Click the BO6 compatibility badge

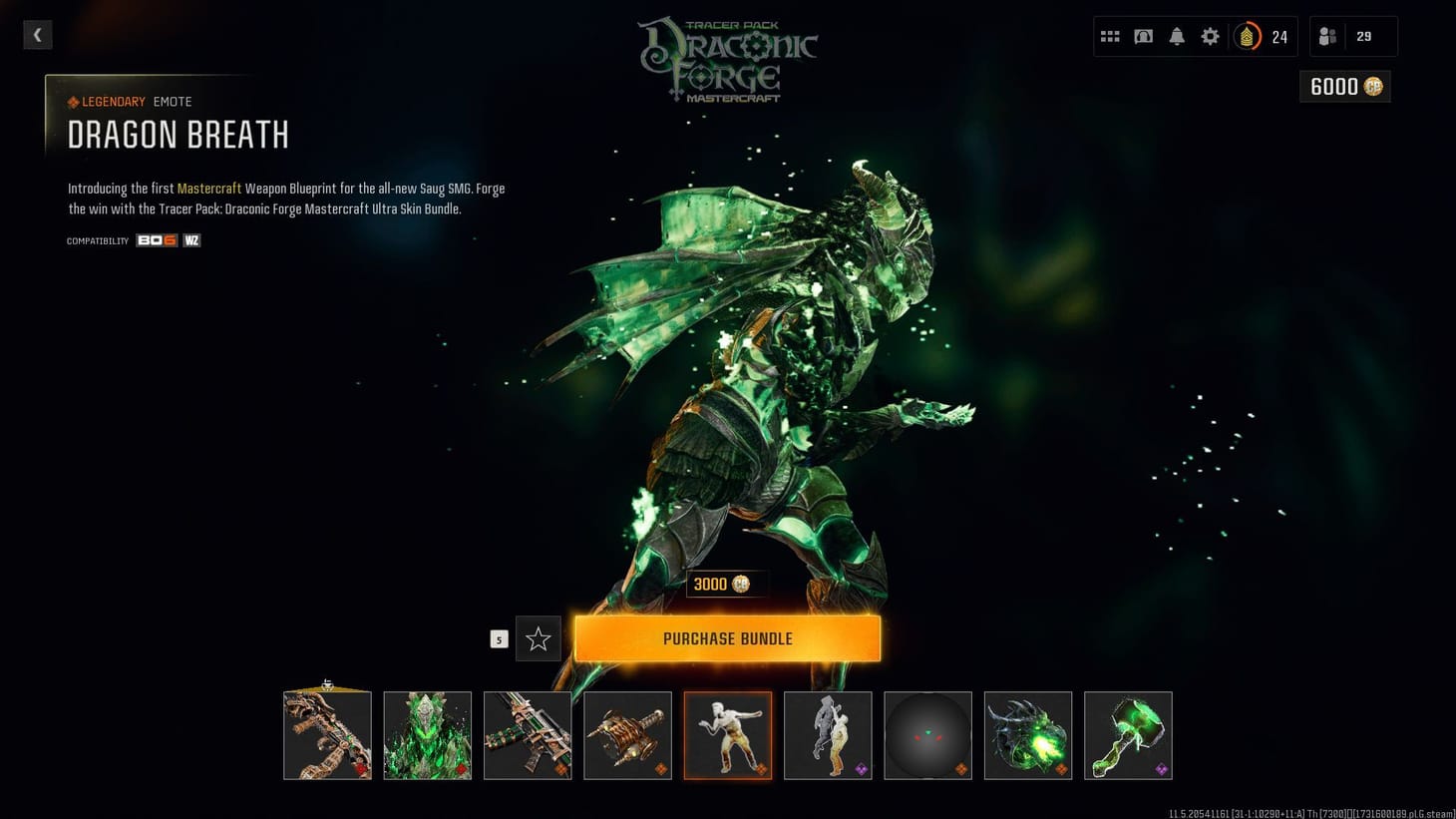157,239
